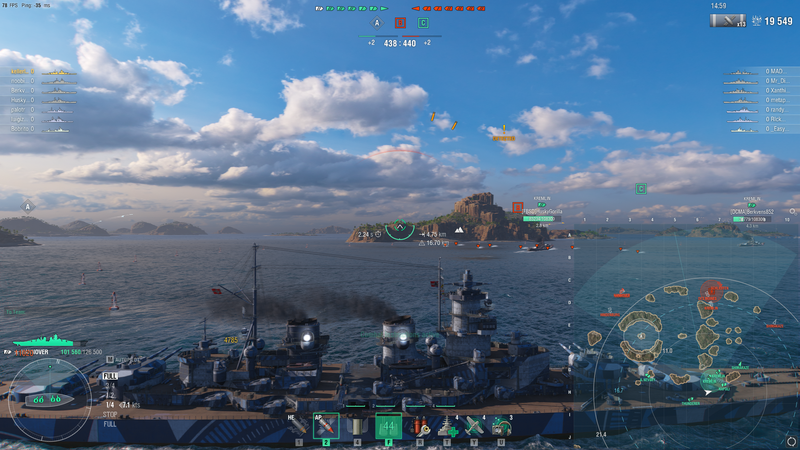800x450 pixels.
Task: Activate the Hydroacoustic Search consumable
Action: [501, 427]
